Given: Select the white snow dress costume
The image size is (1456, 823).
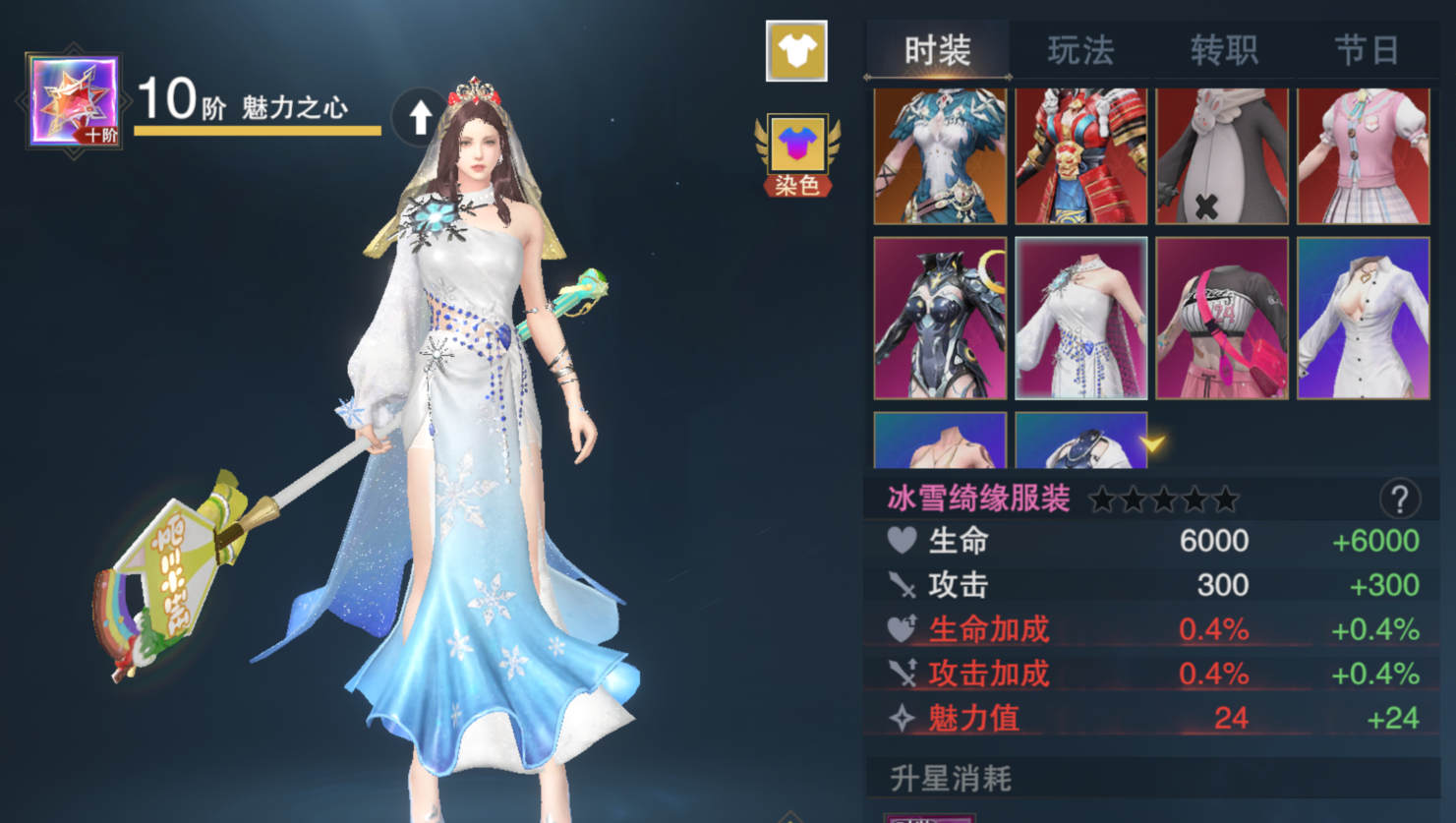Looking at the screenshot, I should point(1080,318).
